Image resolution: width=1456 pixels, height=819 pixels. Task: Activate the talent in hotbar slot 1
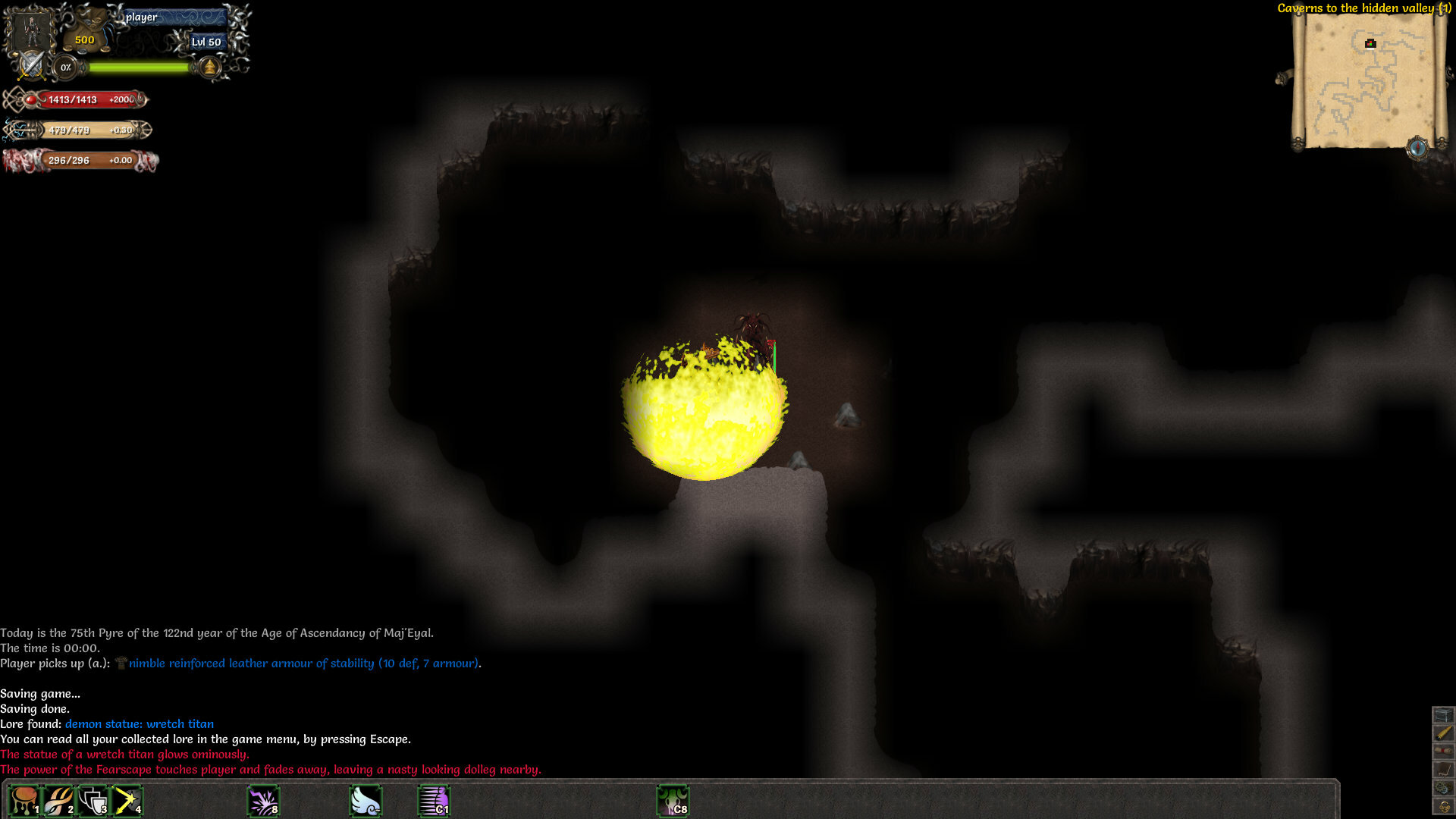25,799
